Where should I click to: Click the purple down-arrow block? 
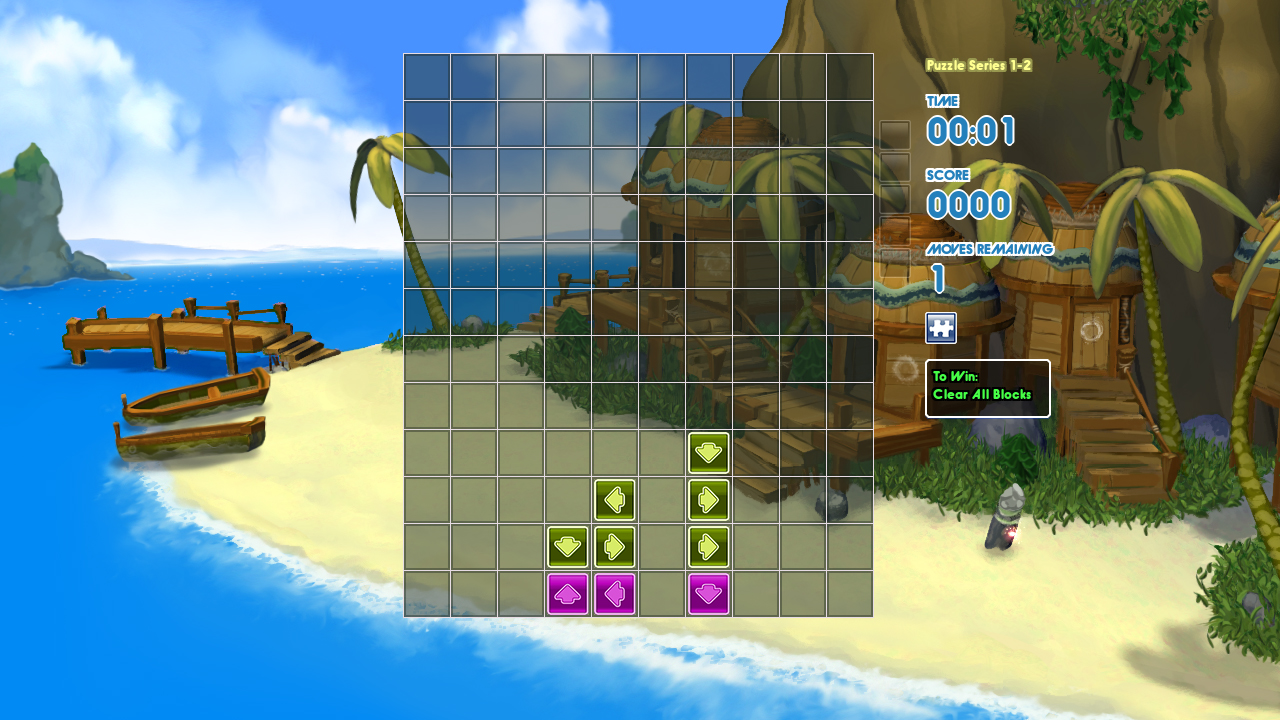pos(708,593)
